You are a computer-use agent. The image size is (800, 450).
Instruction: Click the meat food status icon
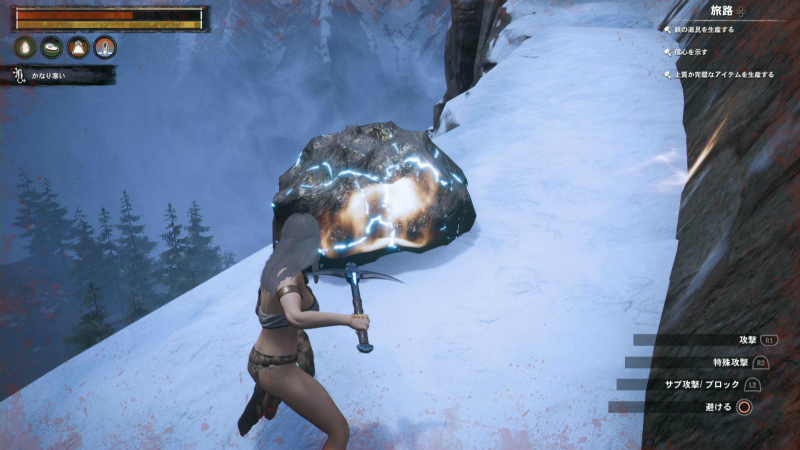coord(51,47)
